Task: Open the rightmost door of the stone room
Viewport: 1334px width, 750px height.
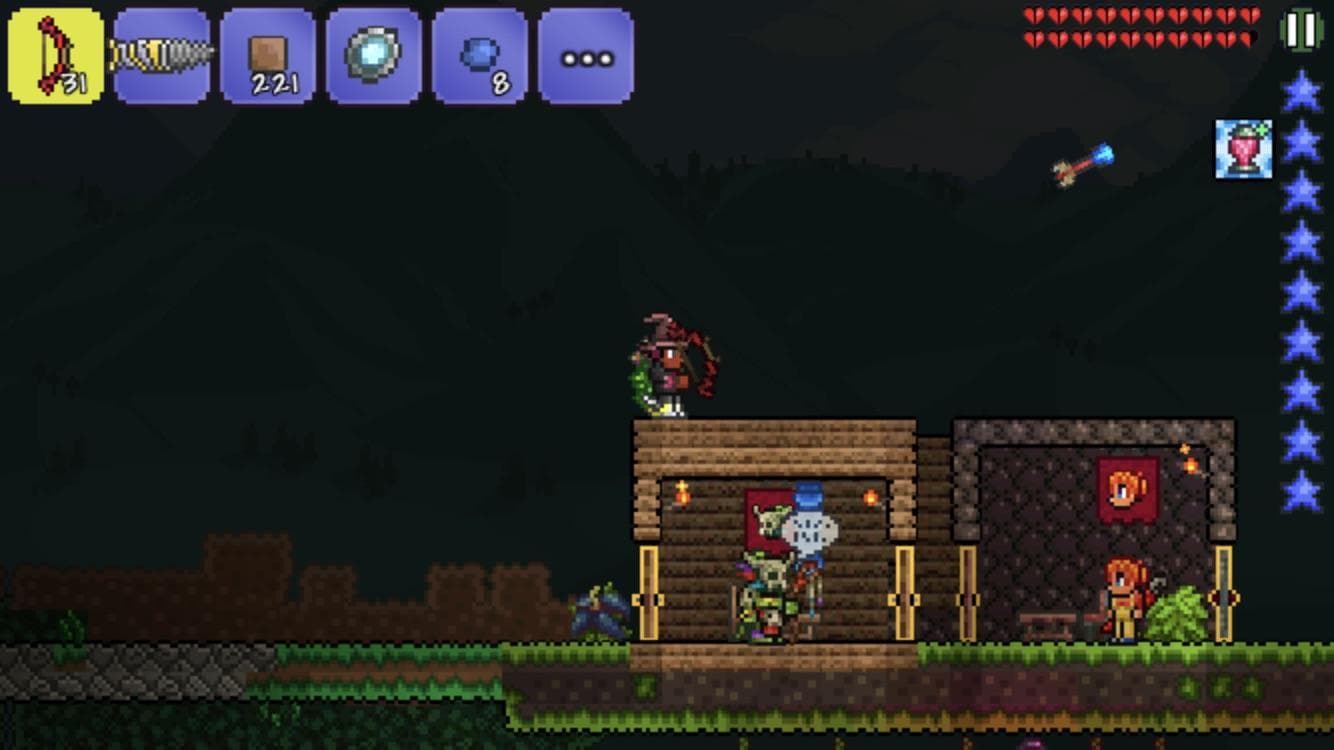Action: [x=1221, y=600]
